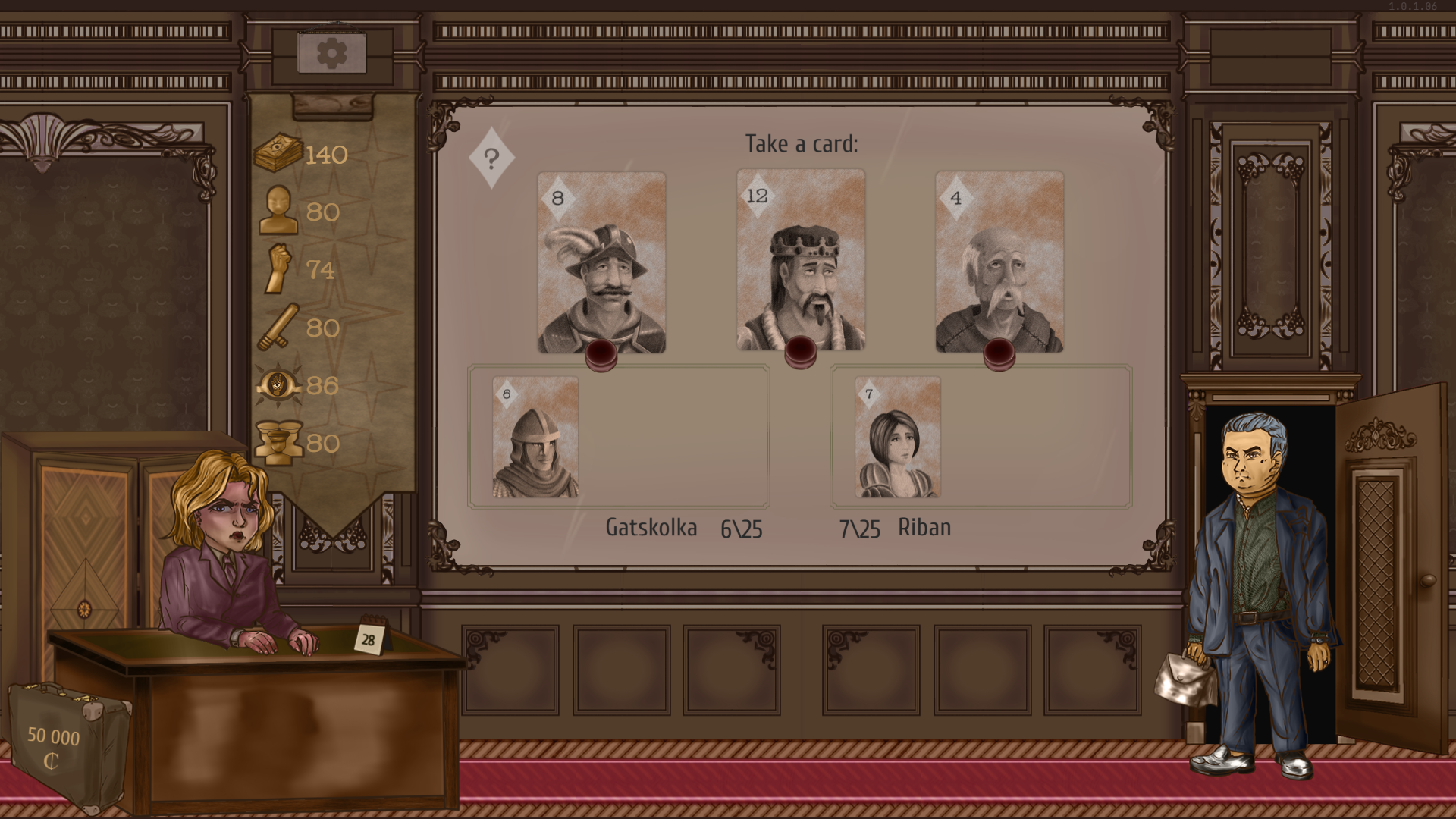Toggle the red marker under card 8
Viewport: 1456px width, 819px height.
point(601,354)
